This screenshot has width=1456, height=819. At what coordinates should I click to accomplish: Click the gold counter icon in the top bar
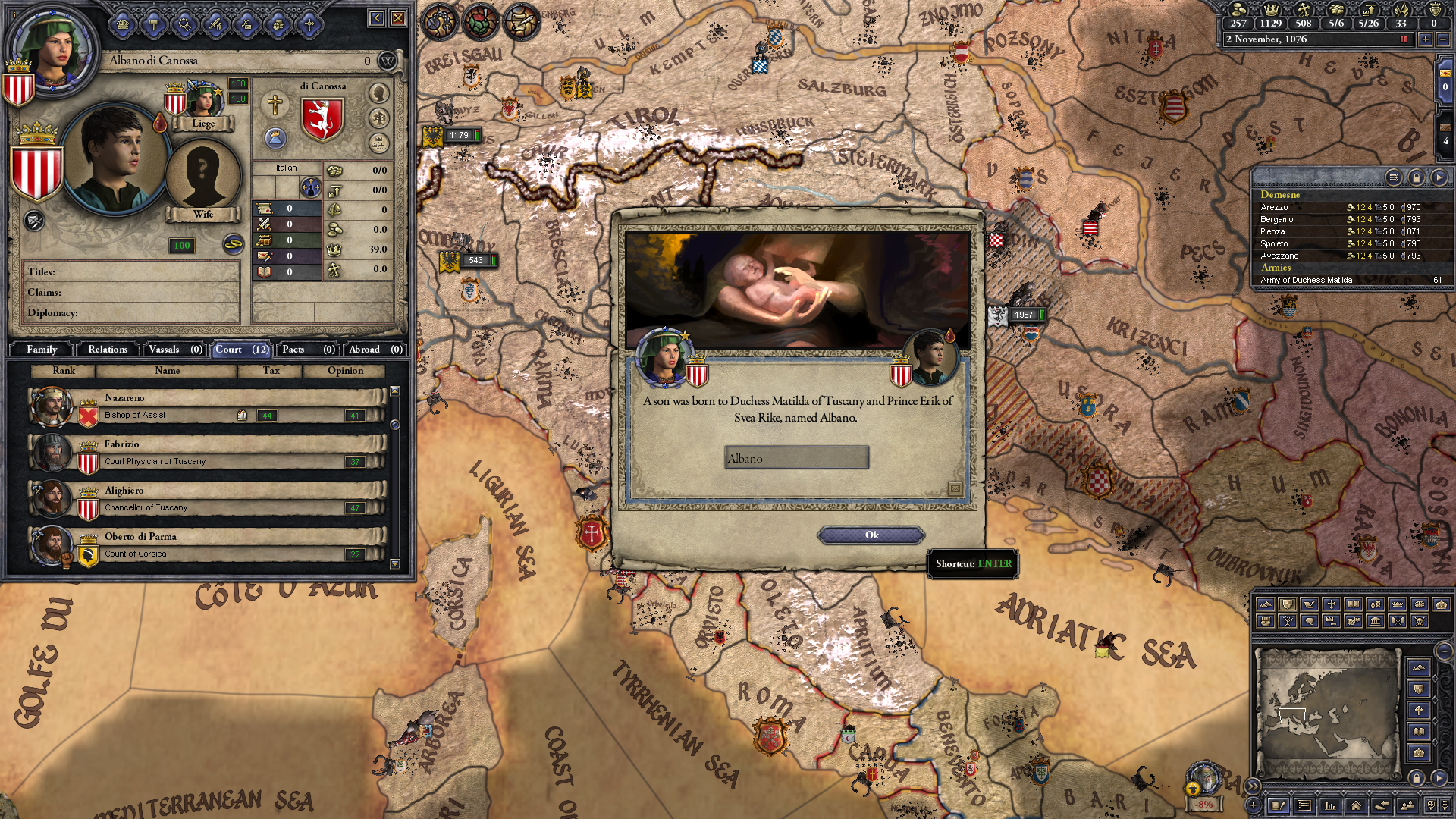pyautogui.click(x=1239, y=10)
